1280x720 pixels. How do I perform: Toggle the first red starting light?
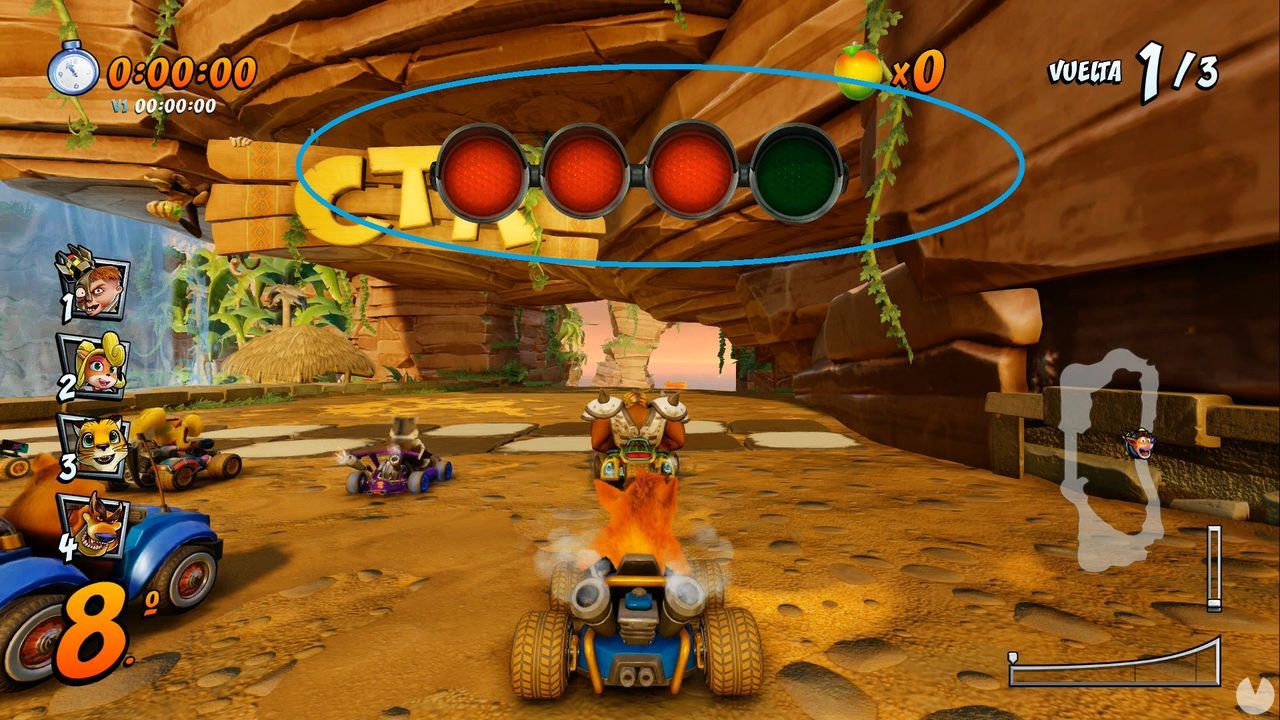tap(485, 170)
